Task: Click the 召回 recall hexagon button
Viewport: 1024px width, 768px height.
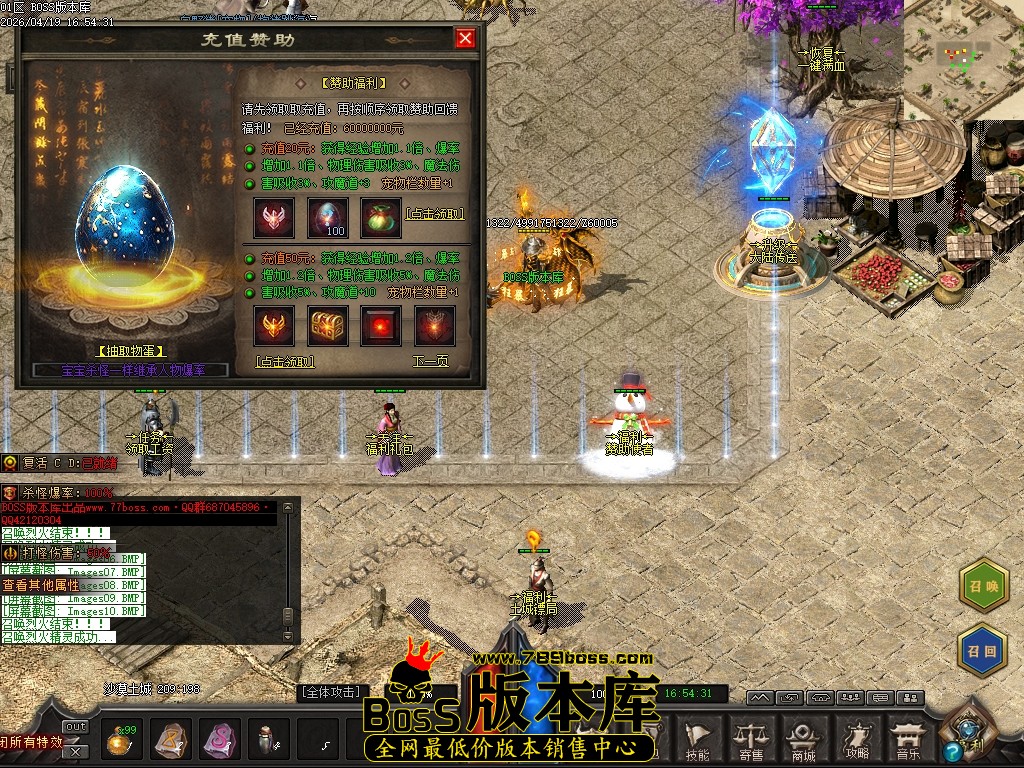Action: click(983, 651)
